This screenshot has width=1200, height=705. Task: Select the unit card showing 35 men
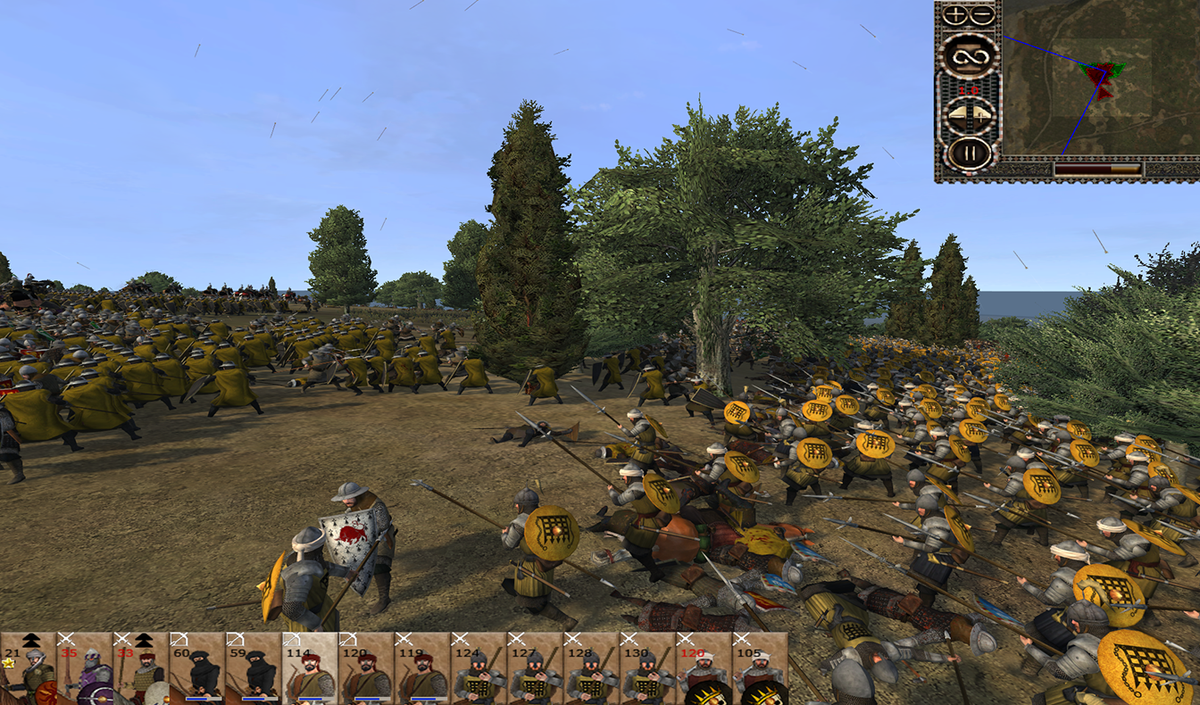click(84, 668)
